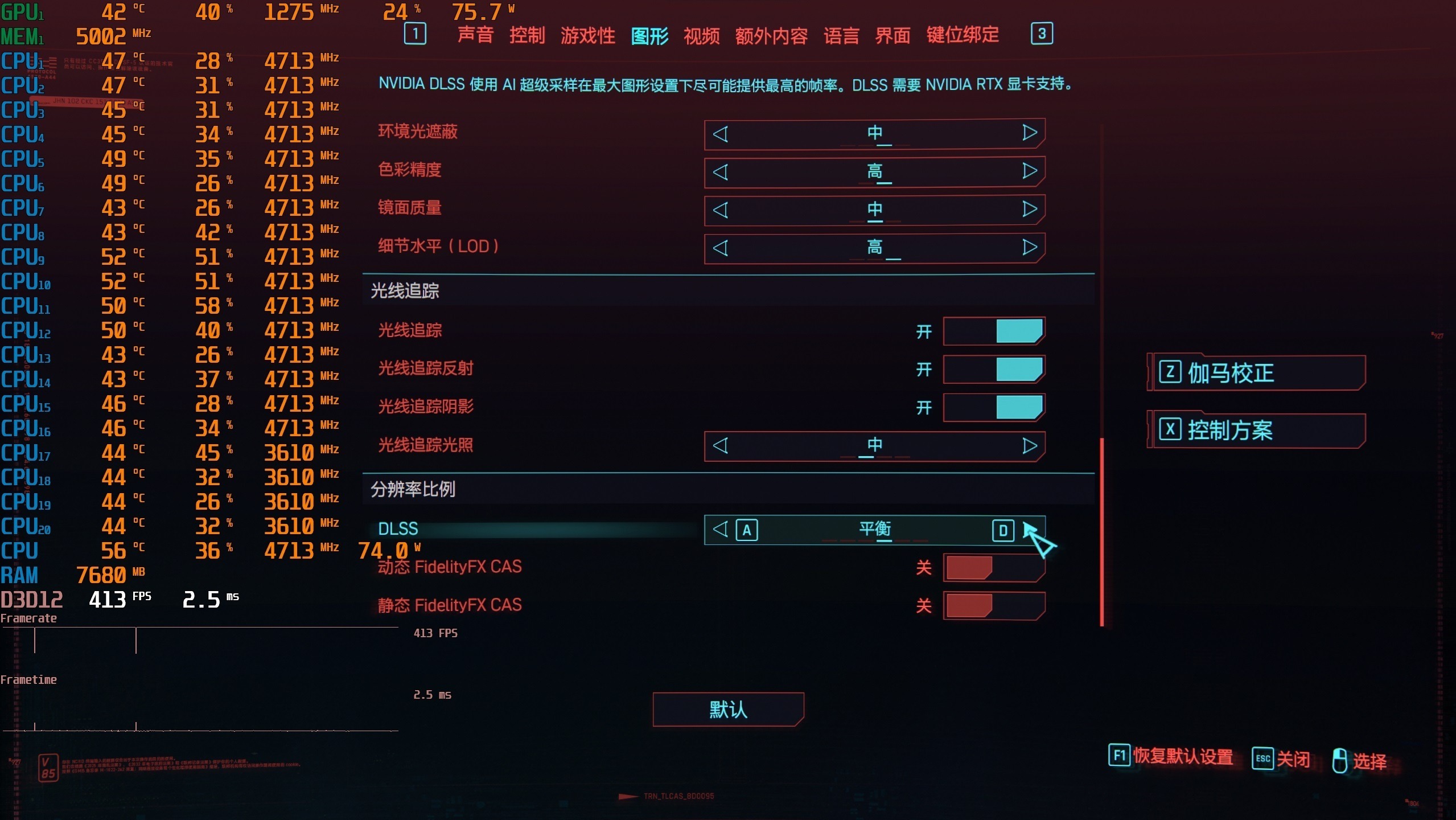Increase 环境光遮蔽 with its right arrow
Screen dimensions: 1456x820
pyautogui.click(x=1029, y=133)
